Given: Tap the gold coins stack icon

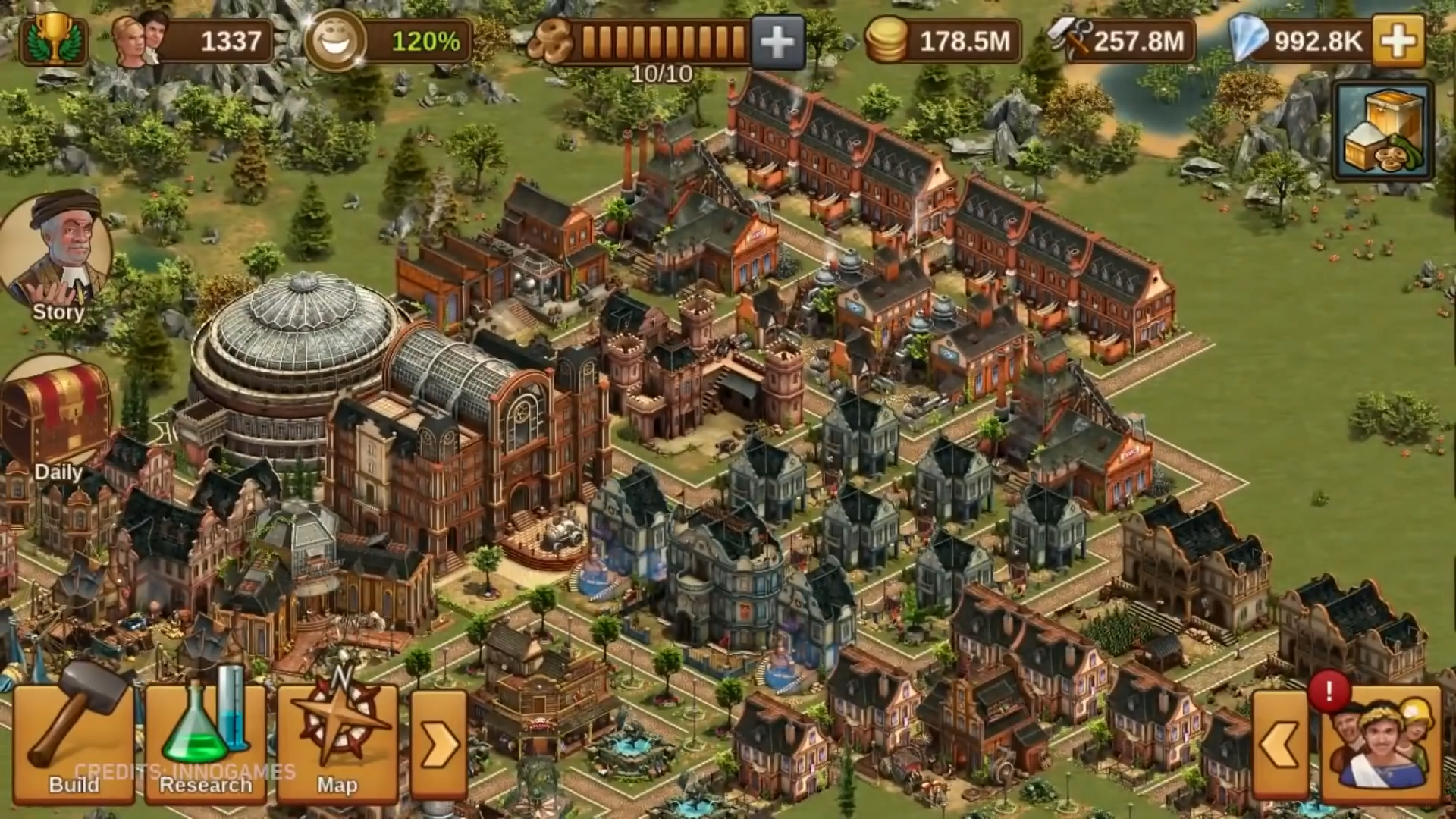Looking at the screenshot, I should 886,40.
